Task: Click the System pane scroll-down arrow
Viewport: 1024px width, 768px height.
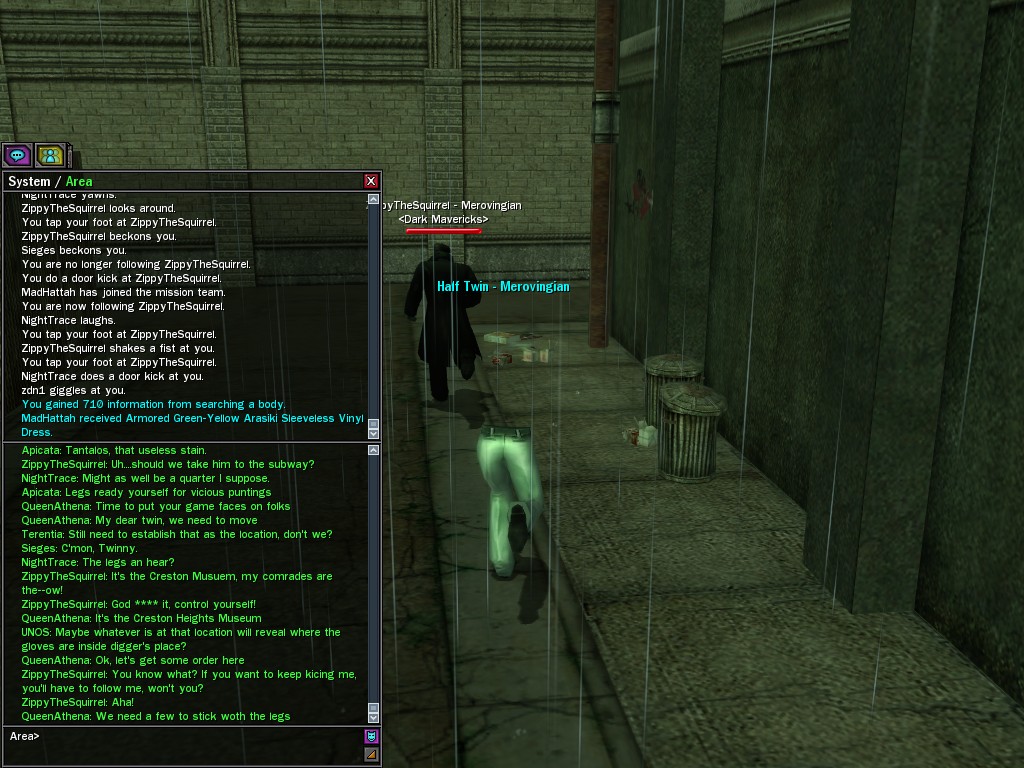Action: coord(374,433)
